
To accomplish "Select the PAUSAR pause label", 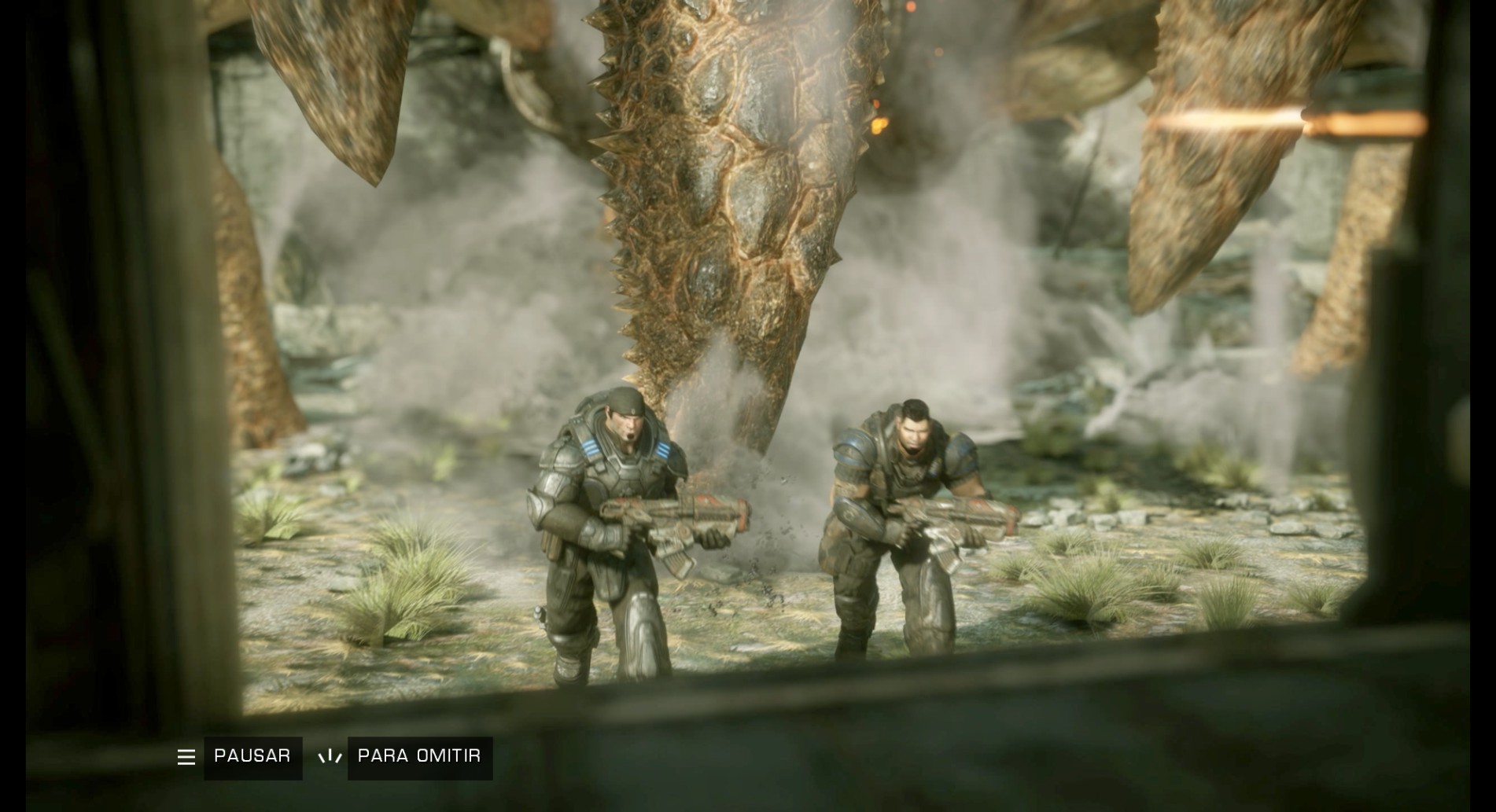I will tap(252, 757).
